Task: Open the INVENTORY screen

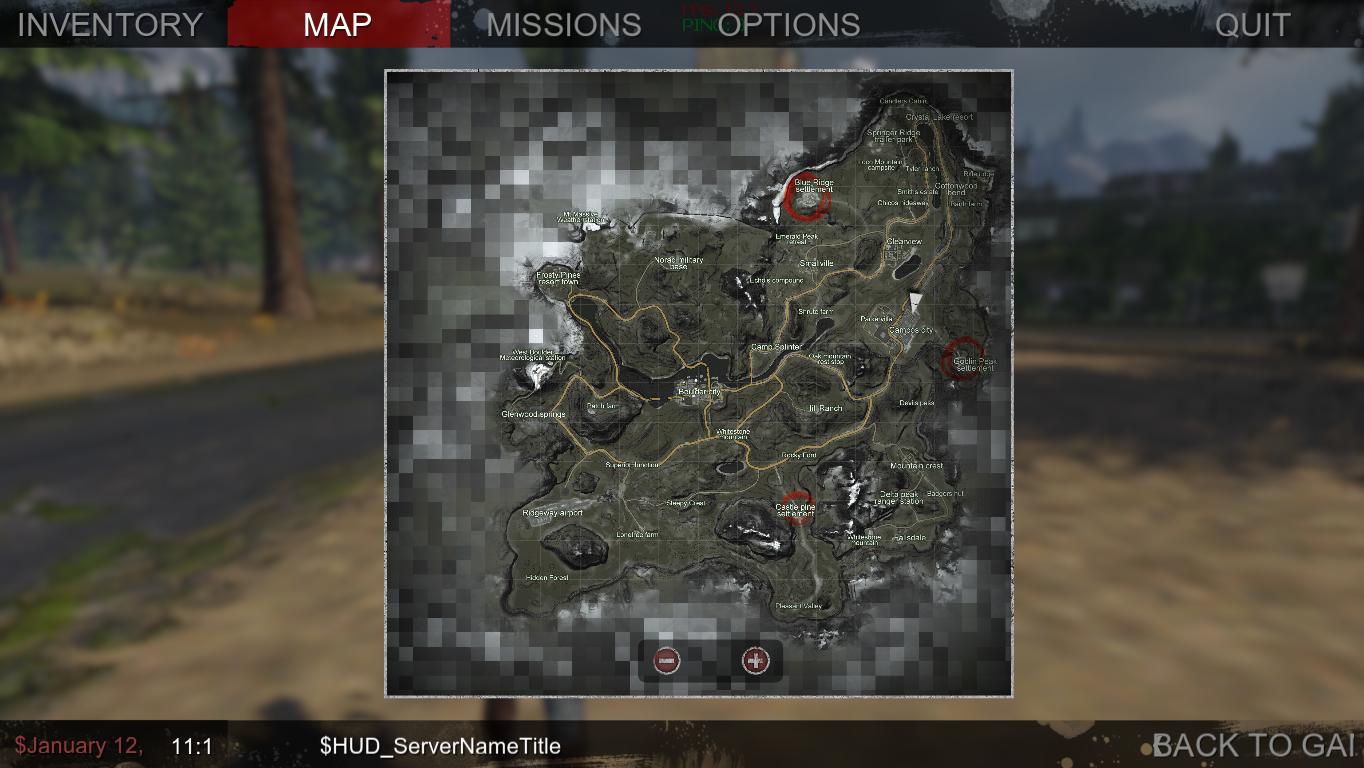Action: tap(110, 24)
